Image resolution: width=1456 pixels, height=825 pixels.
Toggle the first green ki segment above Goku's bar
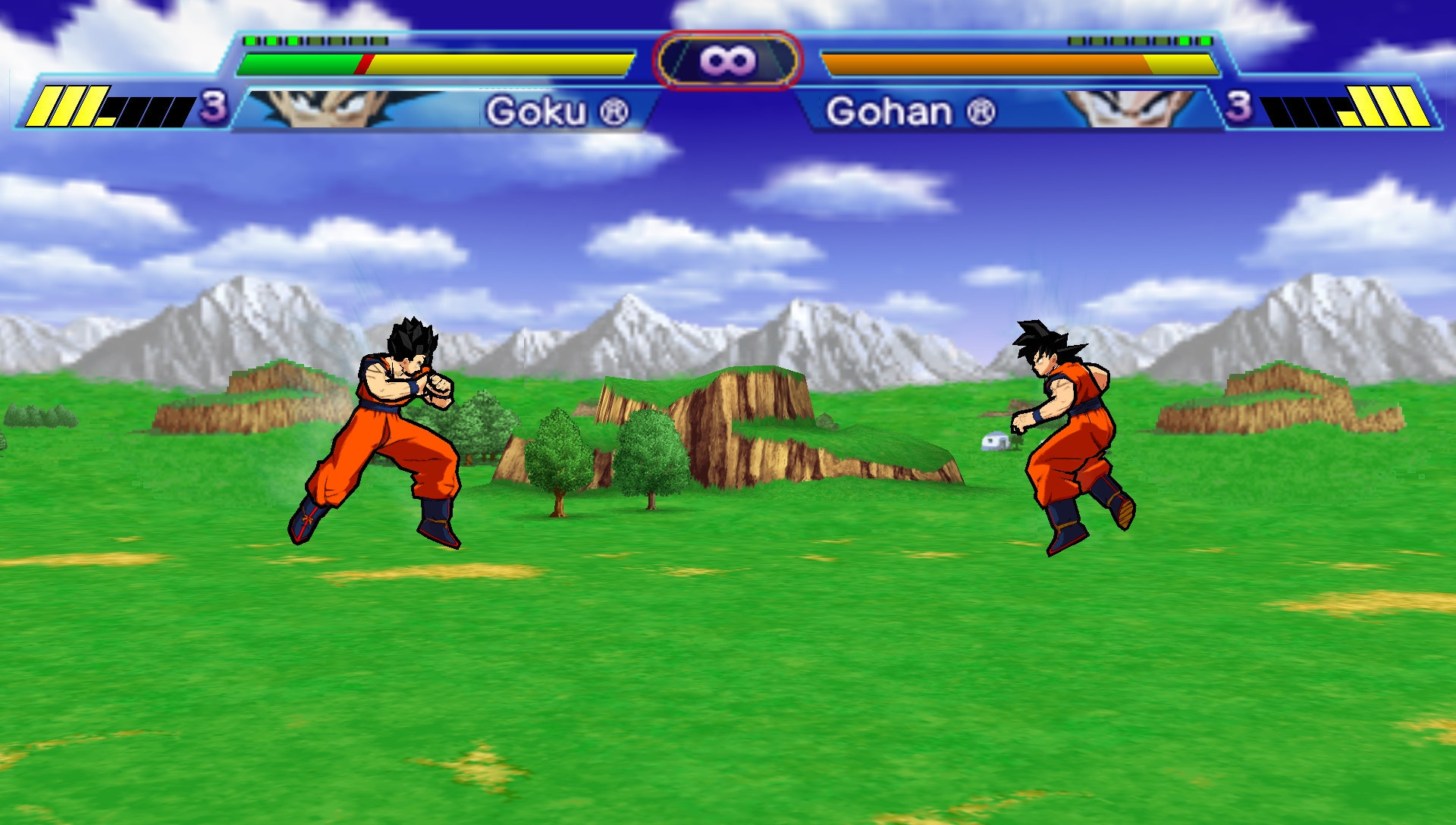pyautogui.click(x=250, y=40)
